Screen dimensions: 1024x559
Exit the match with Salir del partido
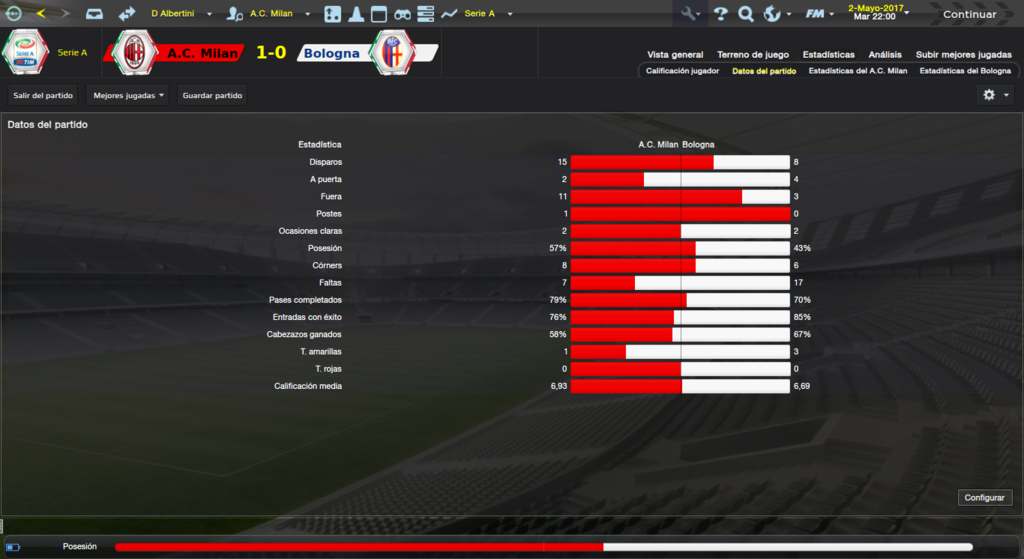pos(43,95)
